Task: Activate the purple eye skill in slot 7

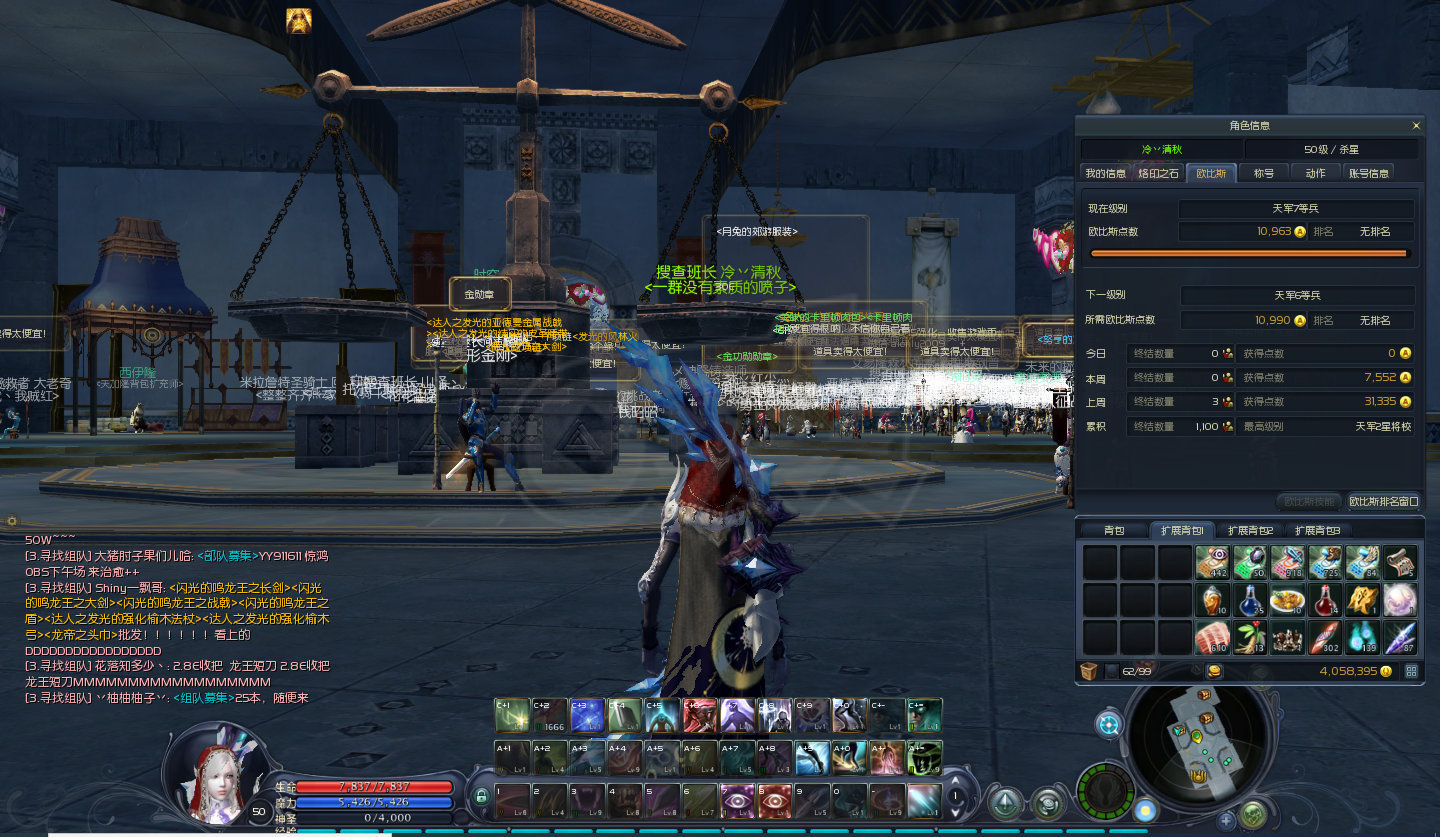Action: click(x=737, y=800)
